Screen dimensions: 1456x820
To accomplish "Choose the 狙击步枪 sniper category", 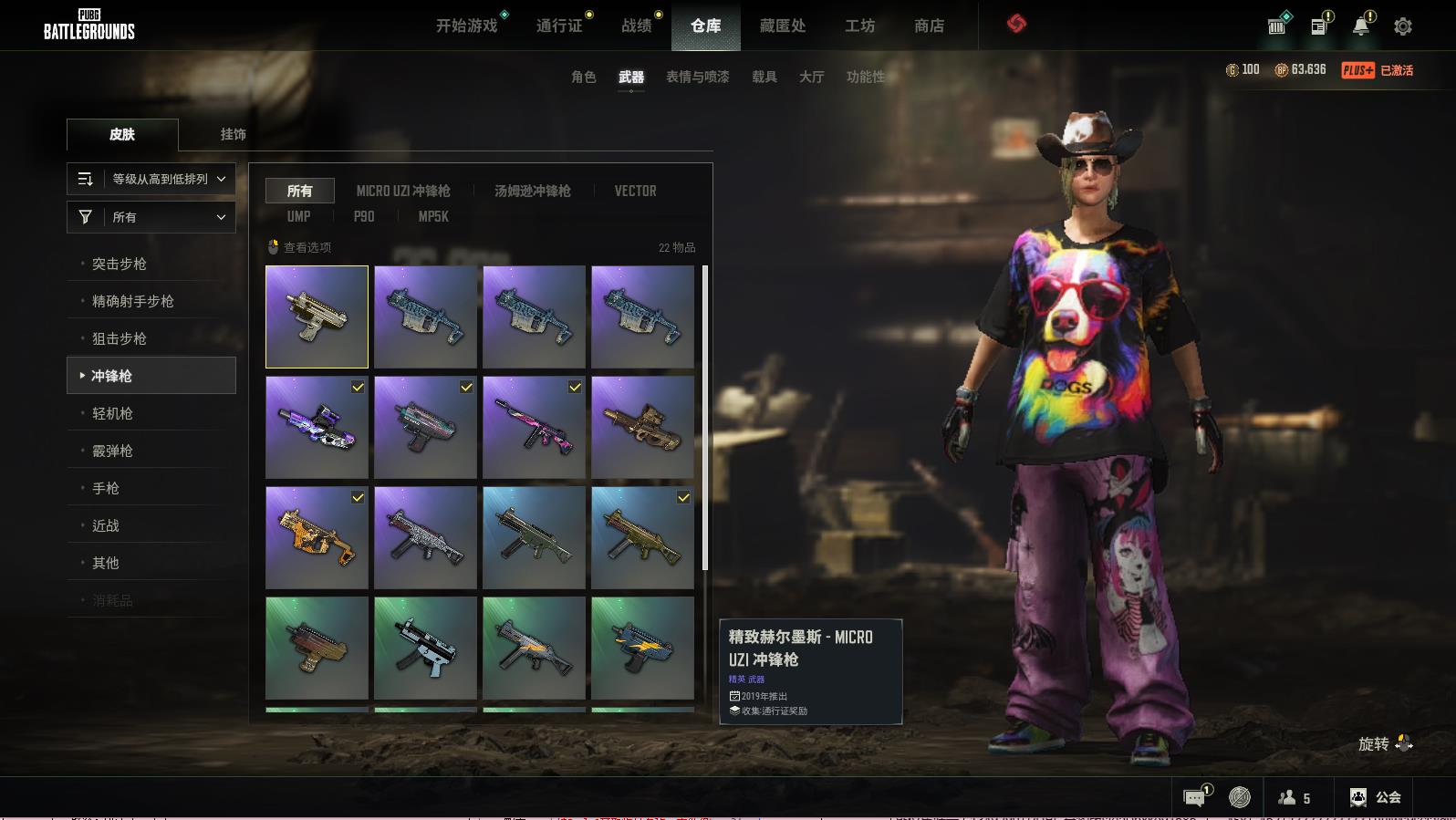I will coord(120,338).
